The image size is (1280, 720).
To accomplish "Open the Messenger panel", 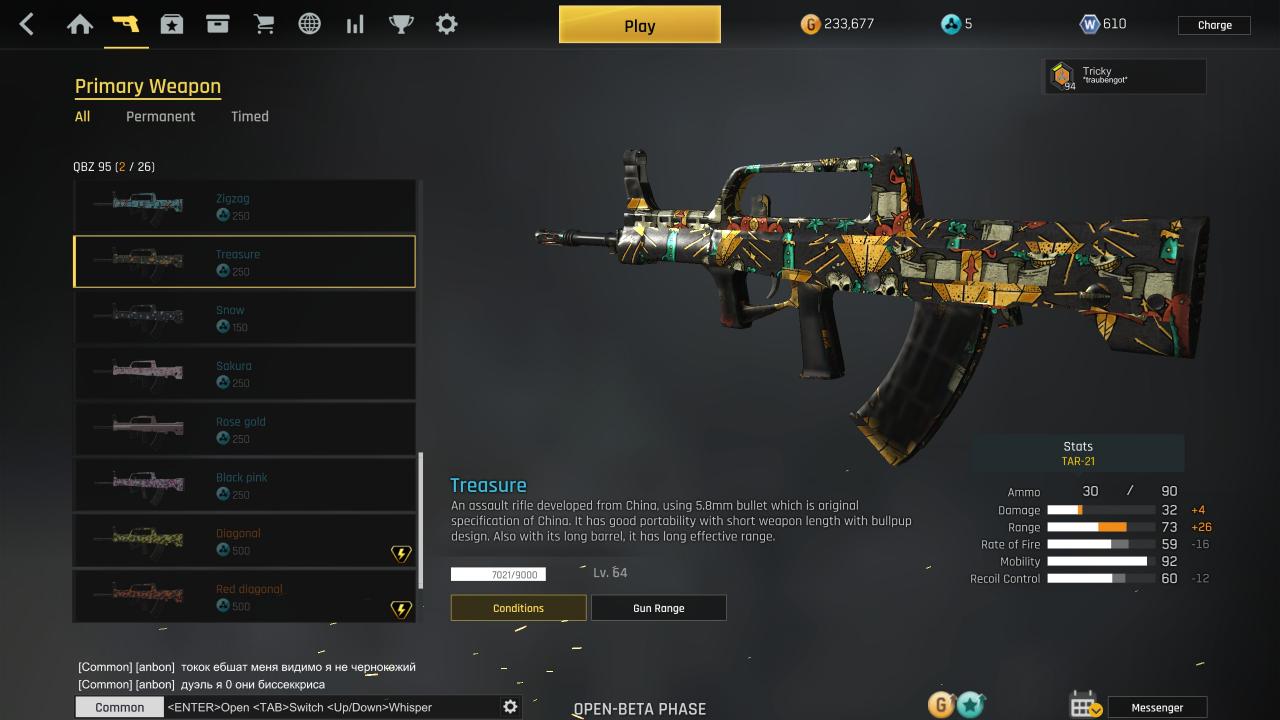I will tap(1157, 707).
